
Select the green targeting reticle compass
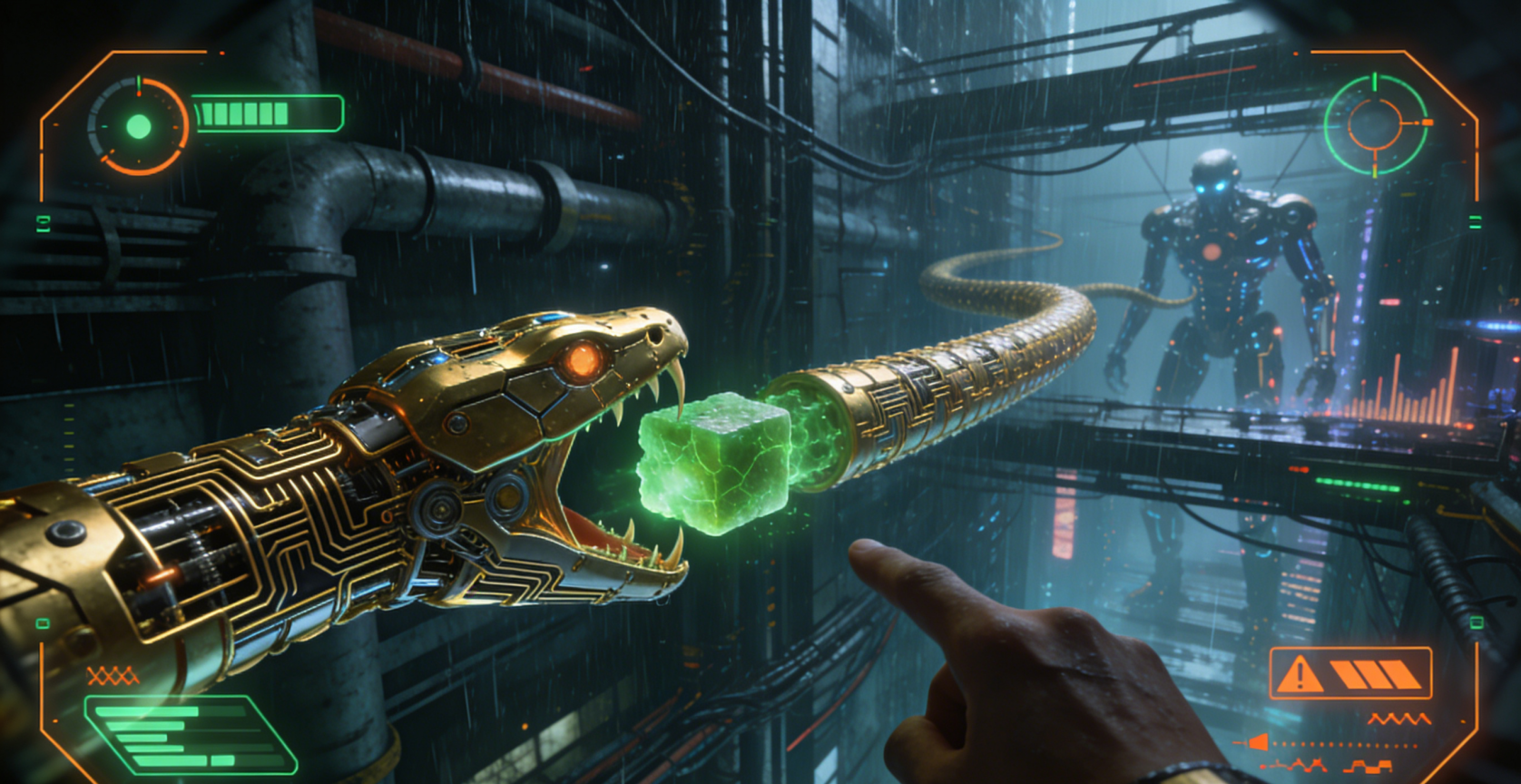1375,123
